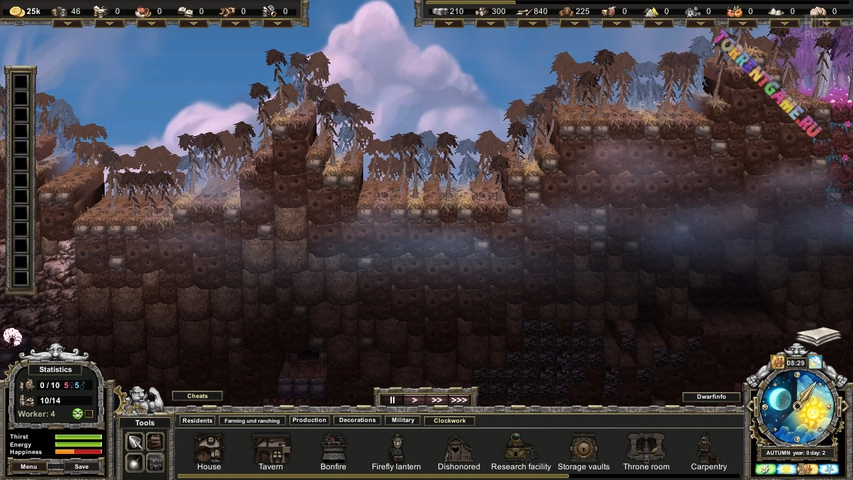Select the Tavern building
Image resolution: width=853 pixels, height=480 pixels.
tap(270, 451)
